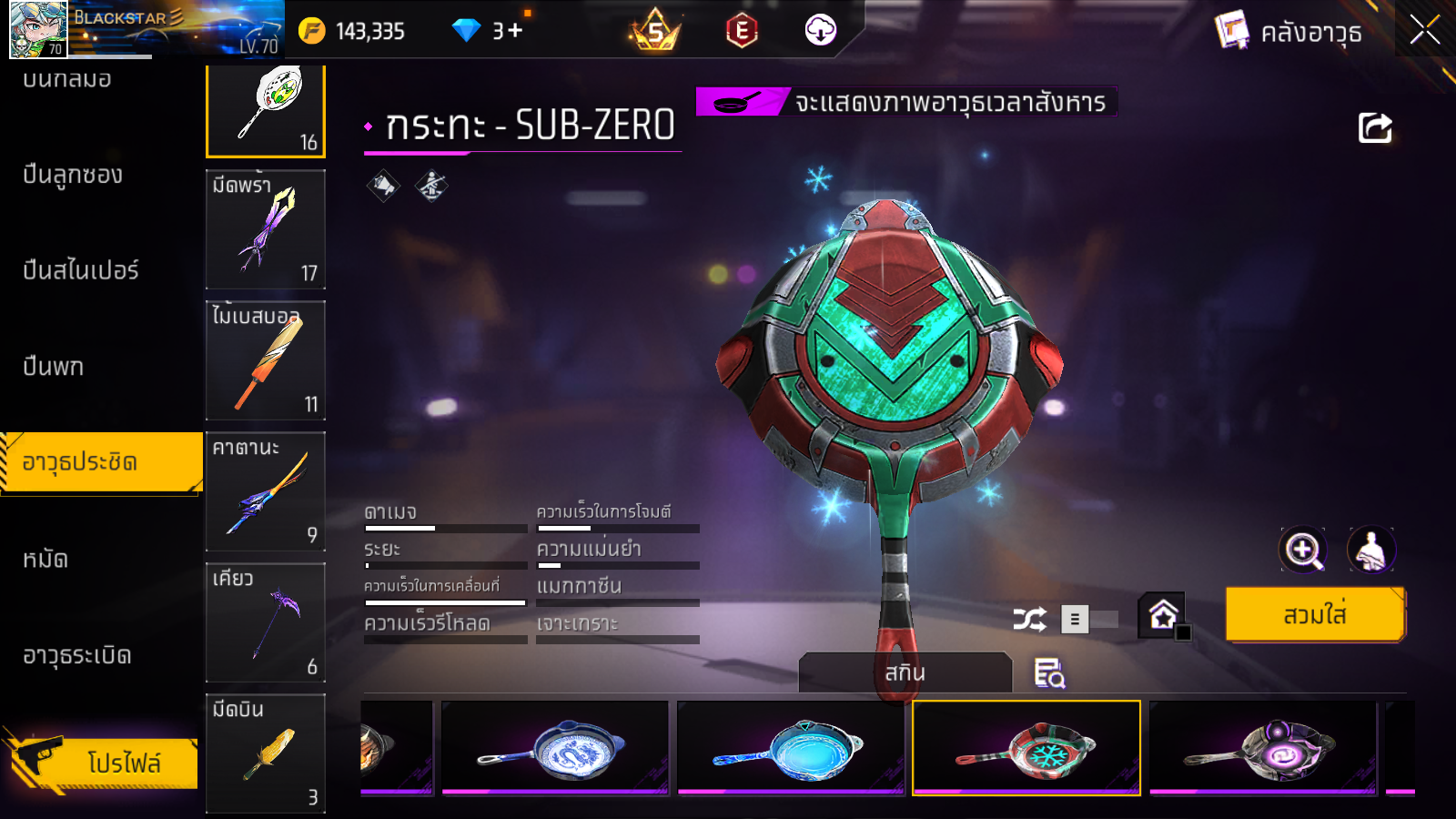Image resolution: width=1456 pixels, height=819 pixels.
Task: Pick the เคียว scythe weapon
Action: click(266, 622)
